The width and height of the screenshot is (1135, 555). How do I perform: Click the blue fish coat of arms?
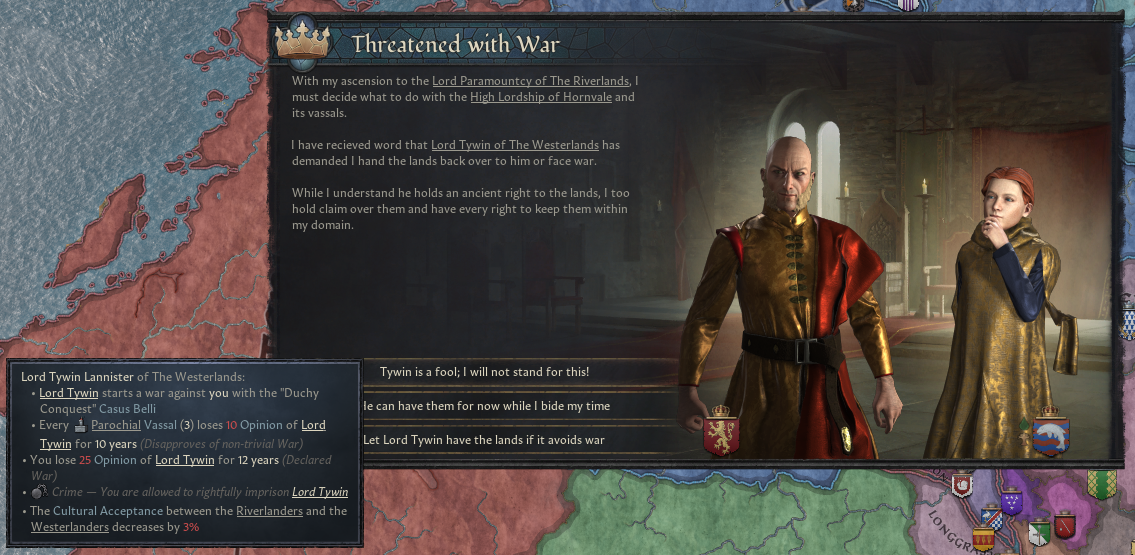1051,430
